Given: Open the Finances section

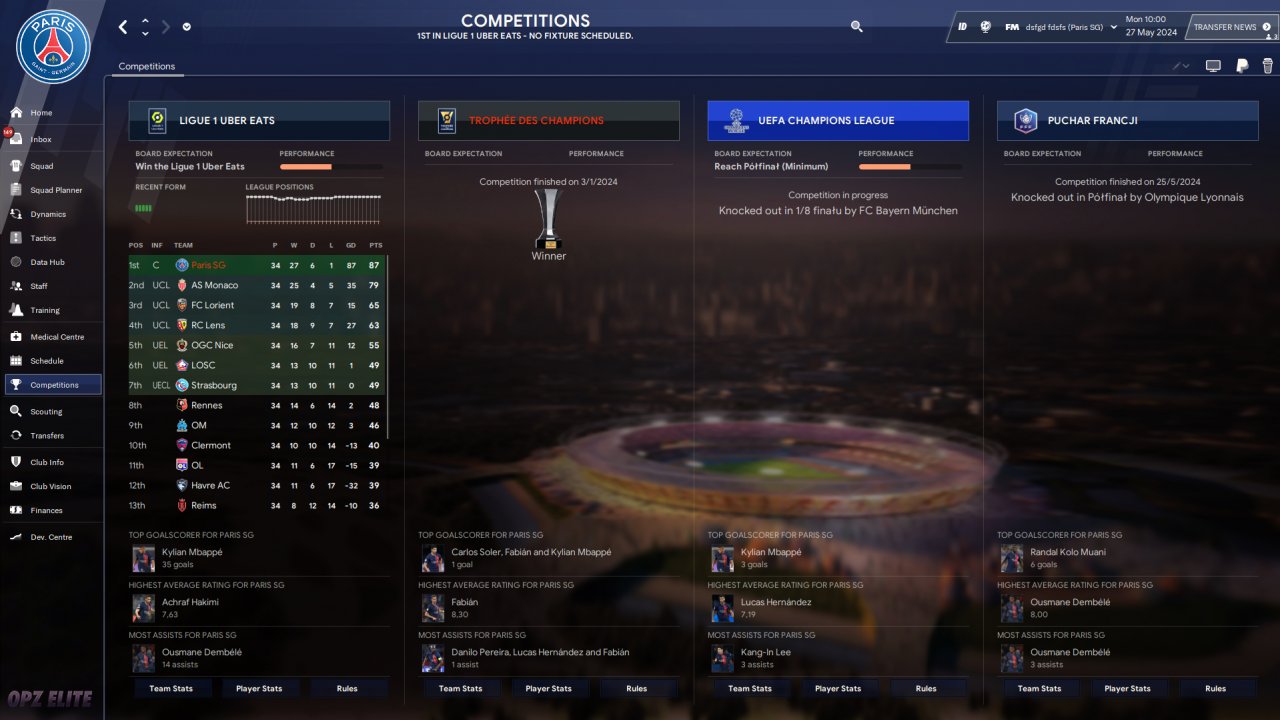Looking at the screenshot, I should [x=46, y=511].
